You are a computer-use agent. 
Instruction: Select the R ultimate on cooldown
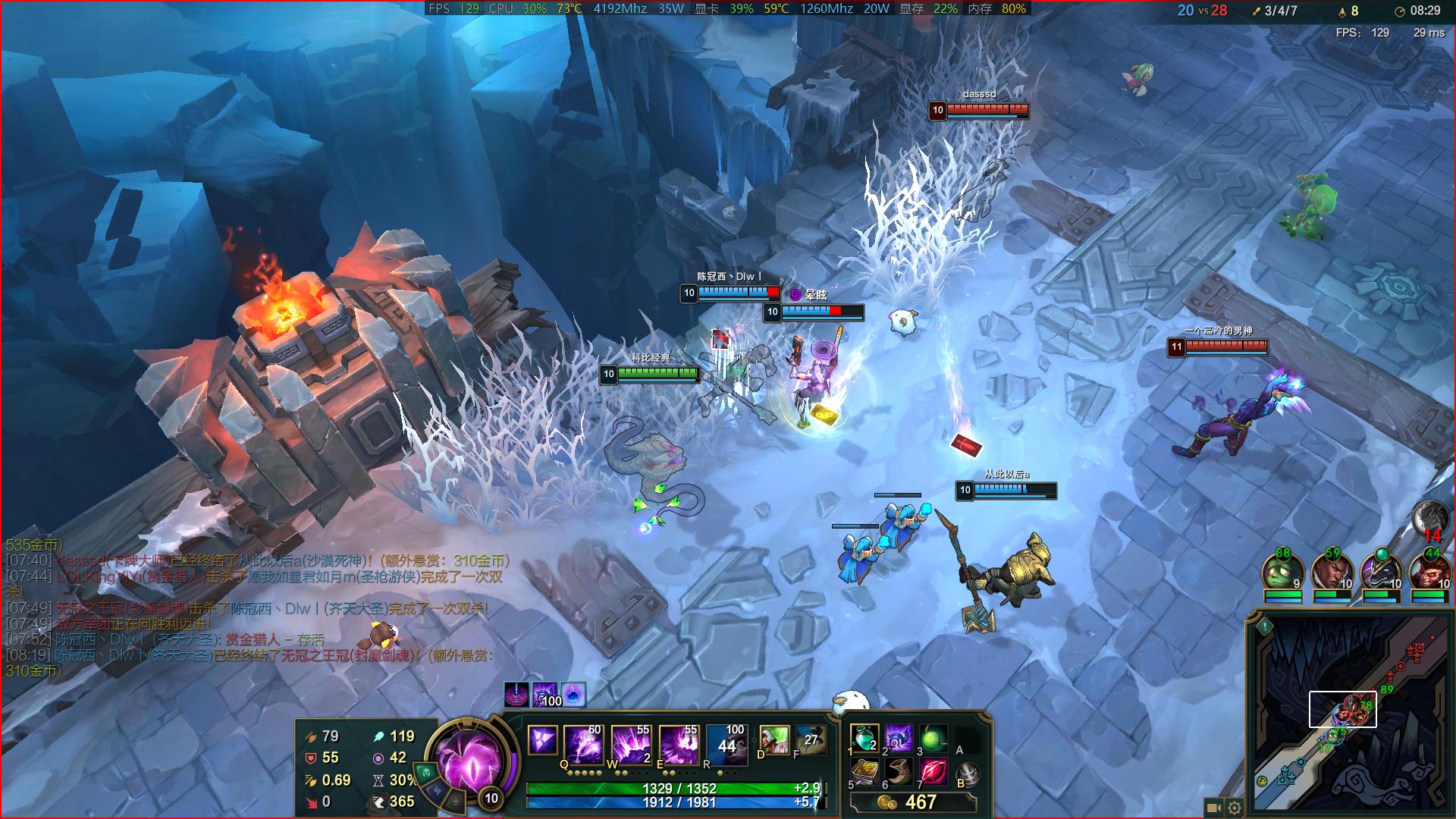[726, 742]
